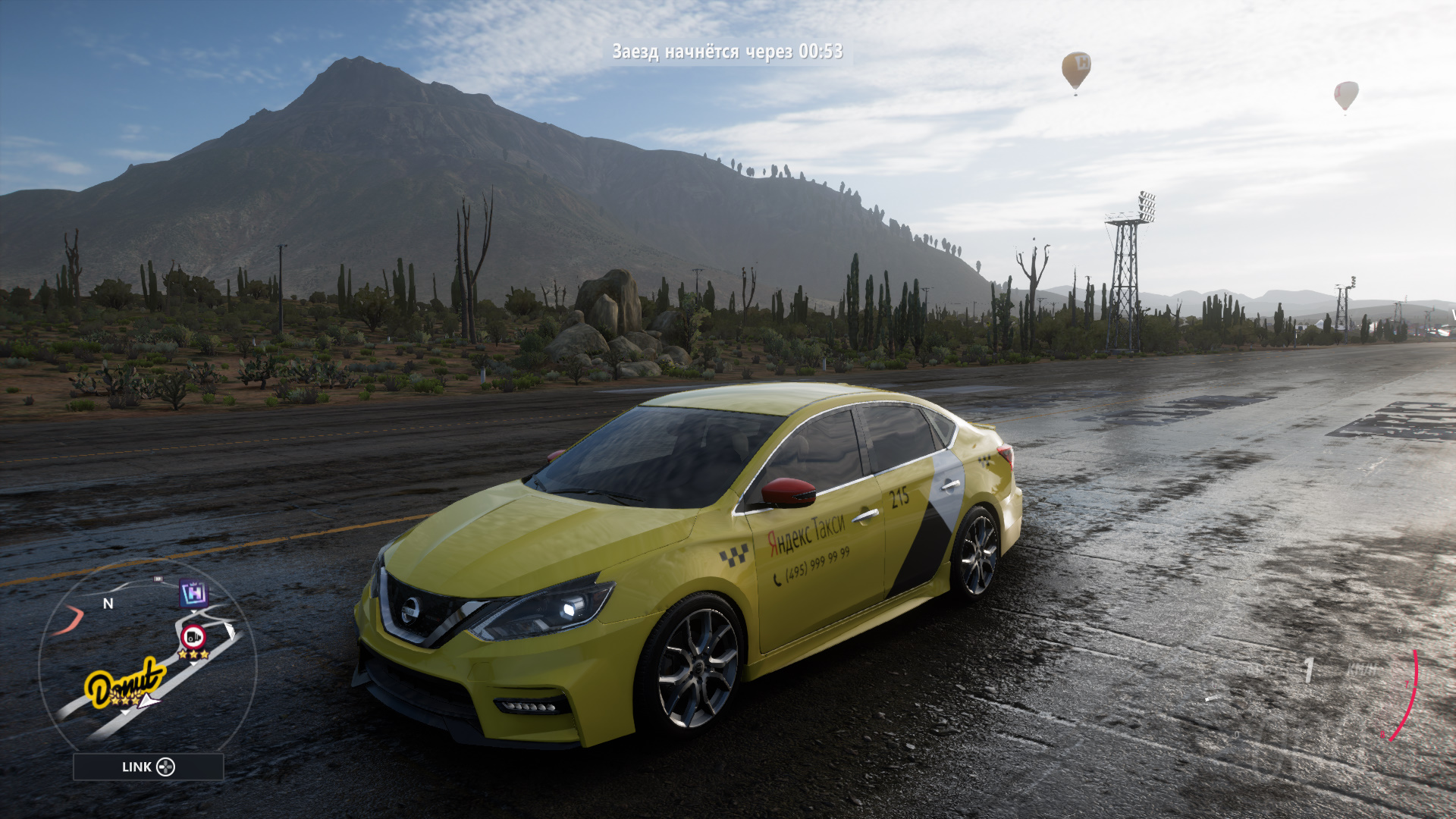Image resolution: width=1456 pixels, height=819 pixels.
Task: Open the LINK chat panel
Action: [149, 767]
